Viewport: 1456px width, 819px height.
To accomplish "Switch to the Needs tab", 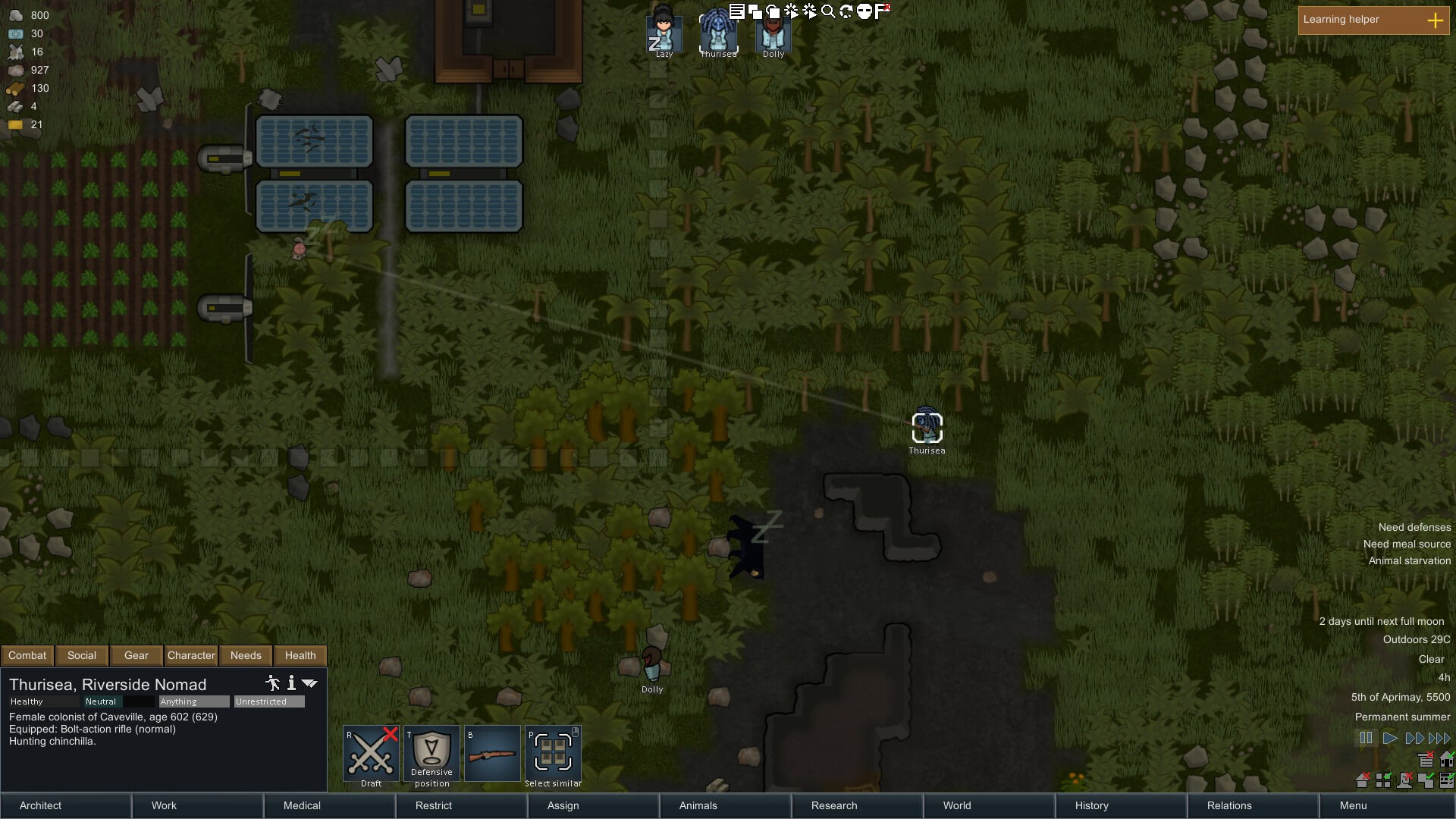I will (x=246, y=655).
